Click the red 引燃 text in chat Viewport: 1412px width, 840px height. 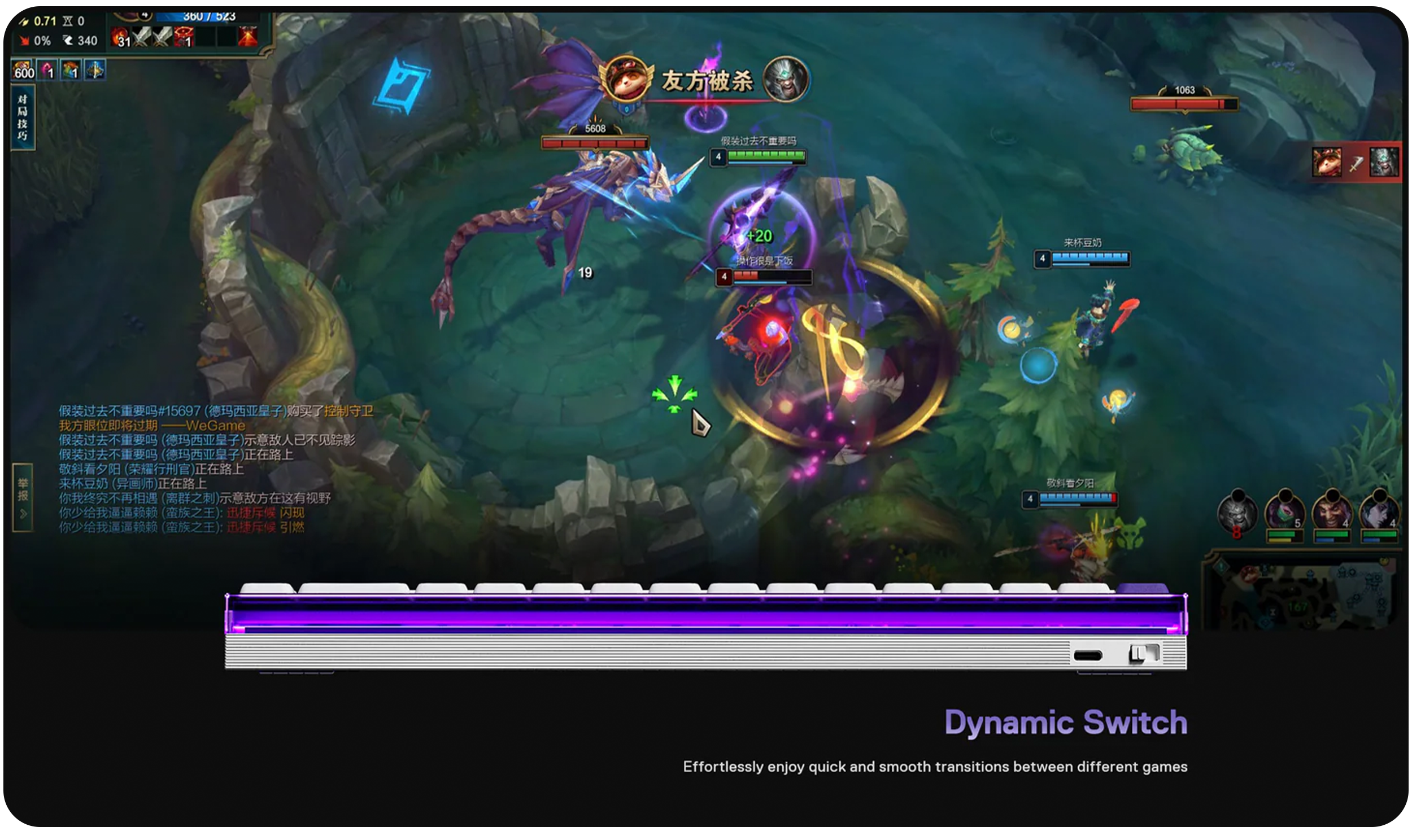(x=292, y=528)
